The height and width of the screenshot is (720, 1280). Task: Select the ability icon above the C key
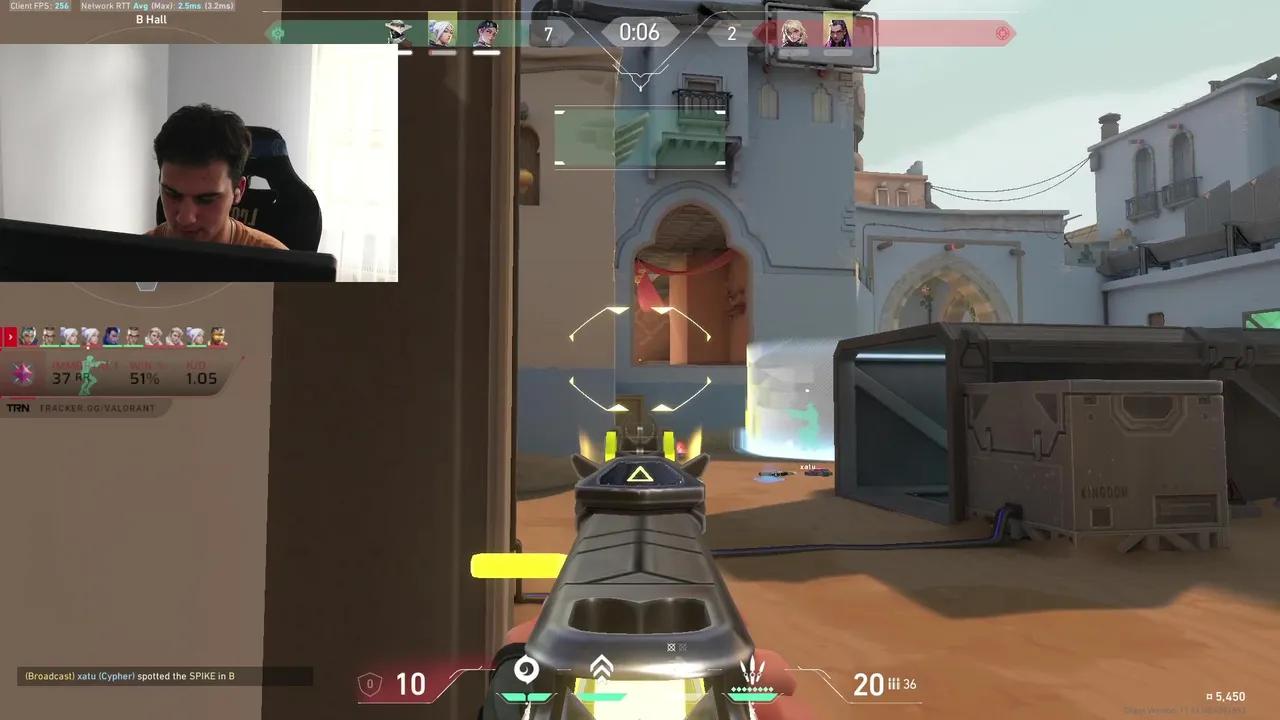click(x=527, y=670)
